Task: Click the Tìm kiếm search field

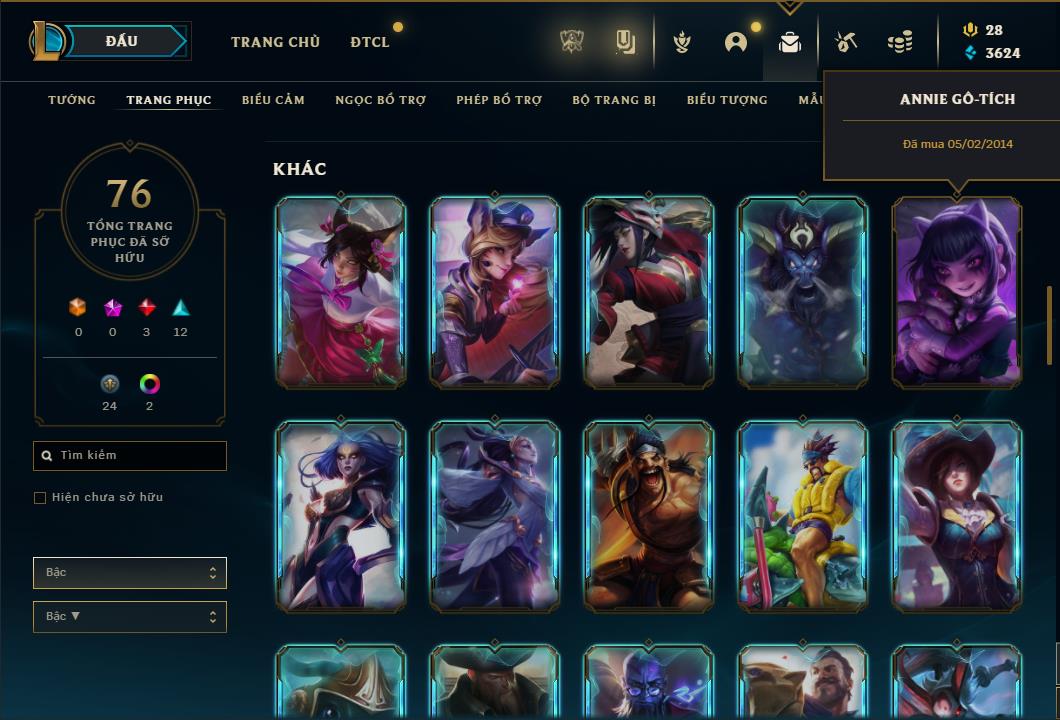Action: coord(130,456)
